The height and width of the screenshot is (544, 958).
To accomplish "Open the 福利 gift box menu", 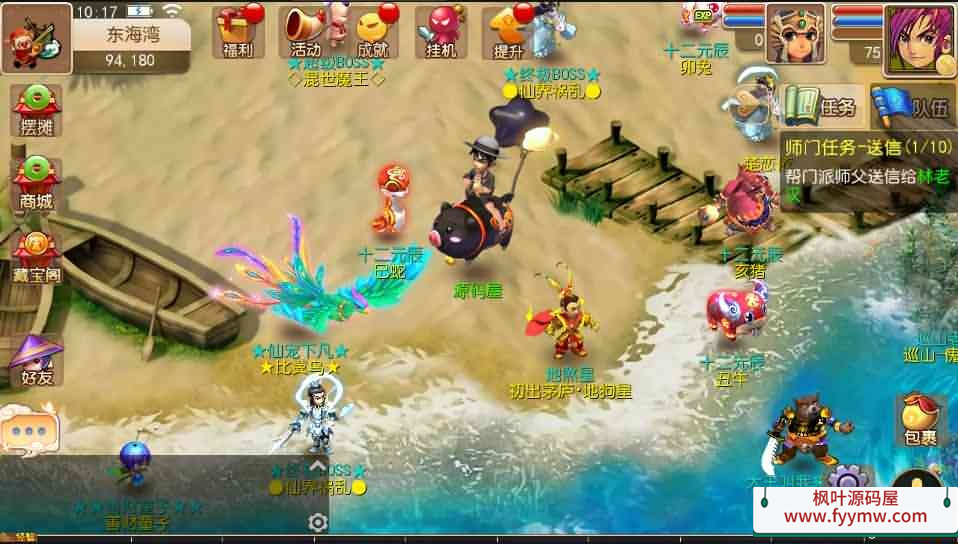I will 239,31.
